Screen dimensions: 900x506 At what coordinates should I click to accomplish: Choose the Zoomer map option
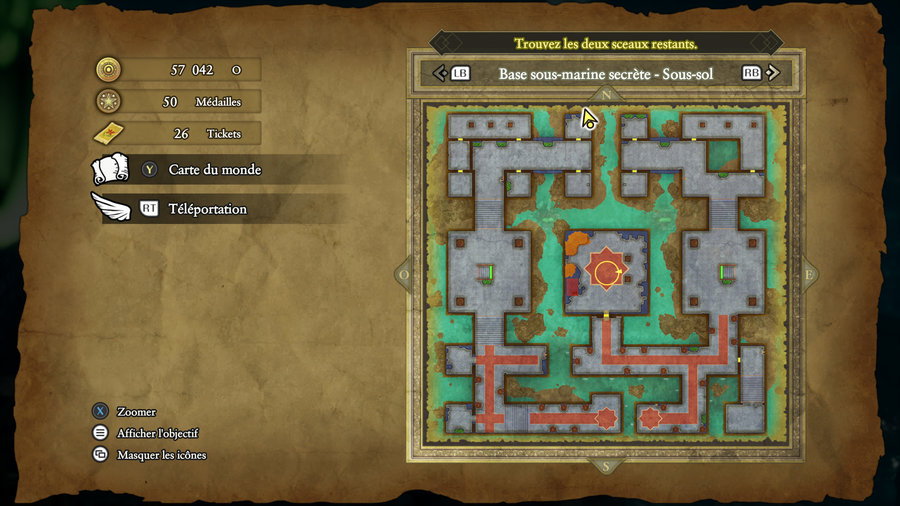(x=136, y=412)
